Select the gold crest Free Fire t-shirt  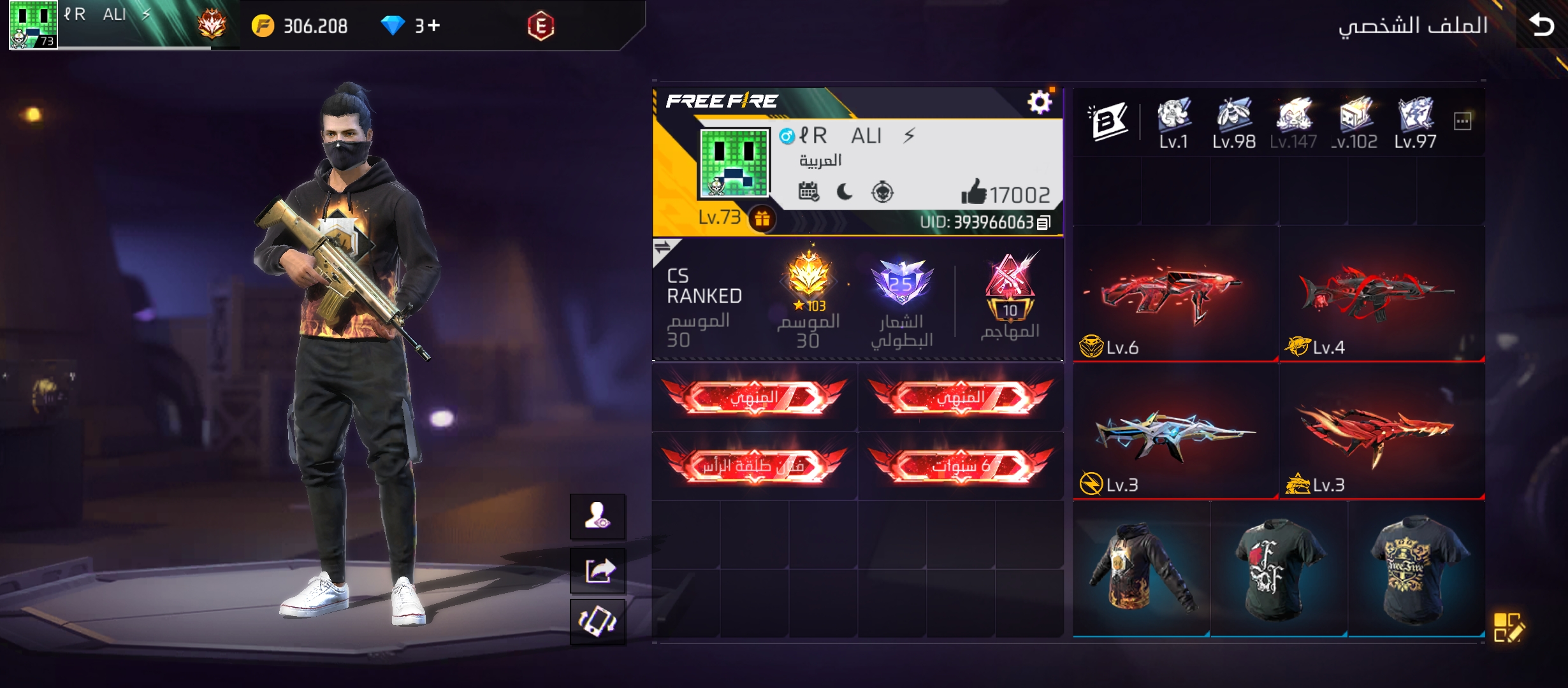coord(1416,568)
